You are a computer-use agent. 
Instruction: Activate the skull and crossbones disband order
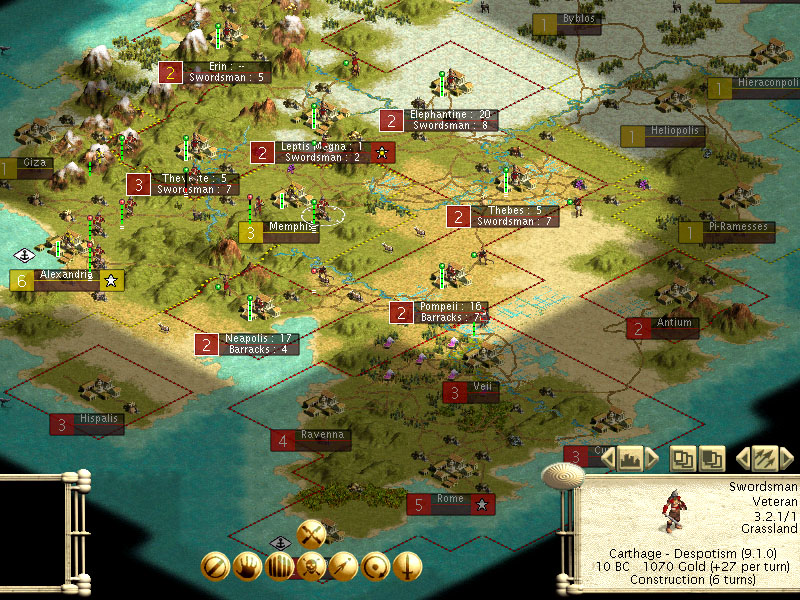[312, 567]
